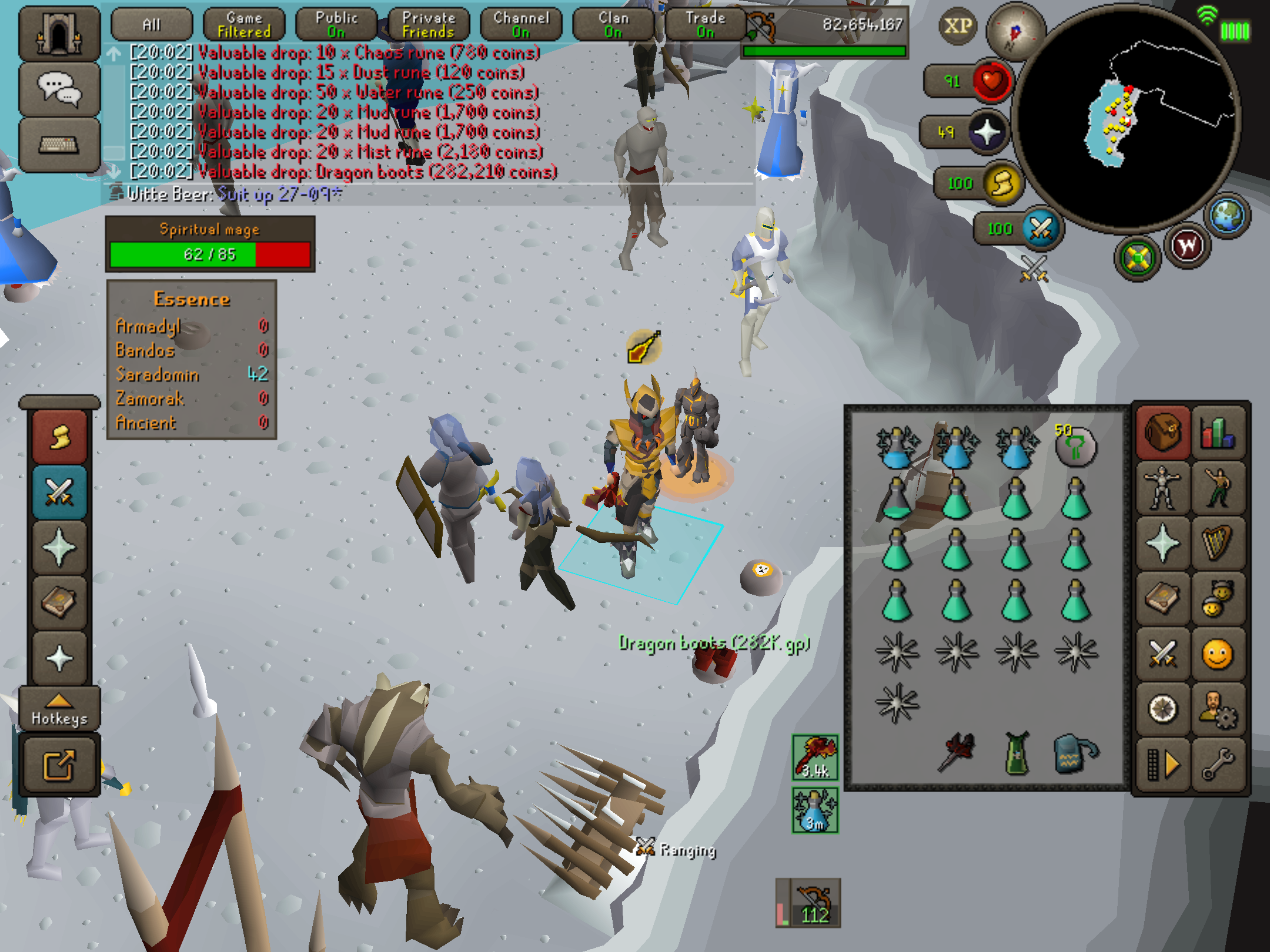Toggle run using the run energy orb
The width and height of the screenshot is (1270, 952).
1002,183
